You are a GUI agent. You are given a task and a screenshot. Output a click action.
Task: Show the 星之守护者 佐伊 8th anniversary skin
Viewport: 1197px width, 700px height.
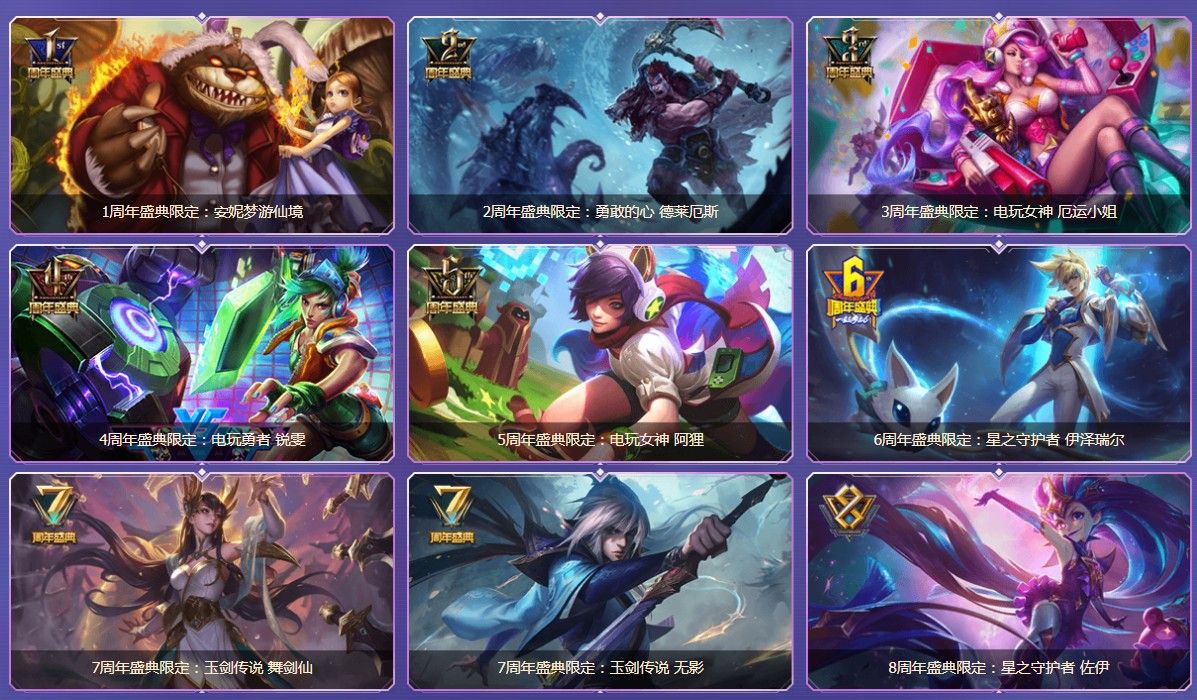point(998,581)
